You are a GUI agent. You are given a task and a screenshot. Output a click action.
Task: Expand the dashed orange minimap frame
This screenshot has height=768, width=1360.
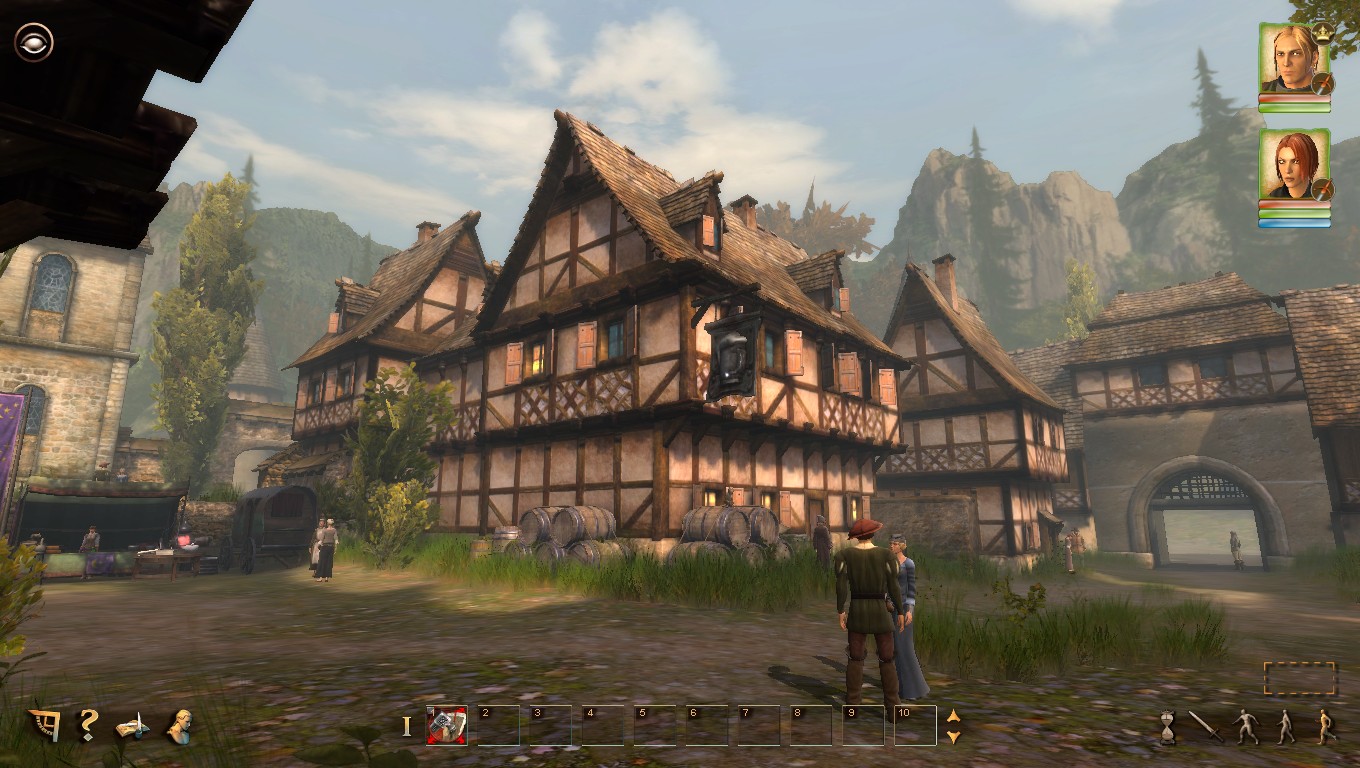(1300, 679)
